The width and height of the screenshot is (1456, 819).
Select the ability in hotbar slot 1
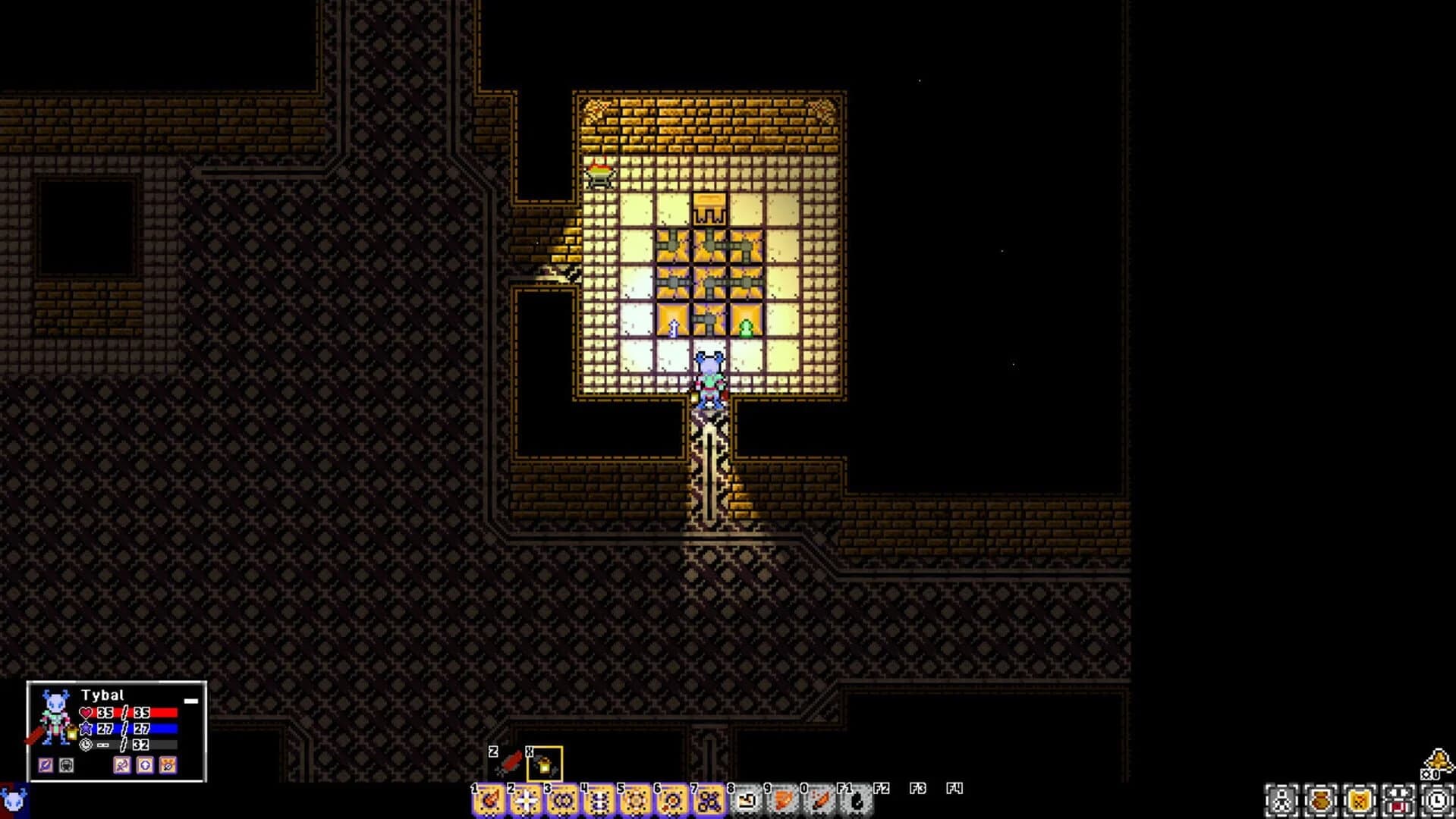click(x=489, y=801)
